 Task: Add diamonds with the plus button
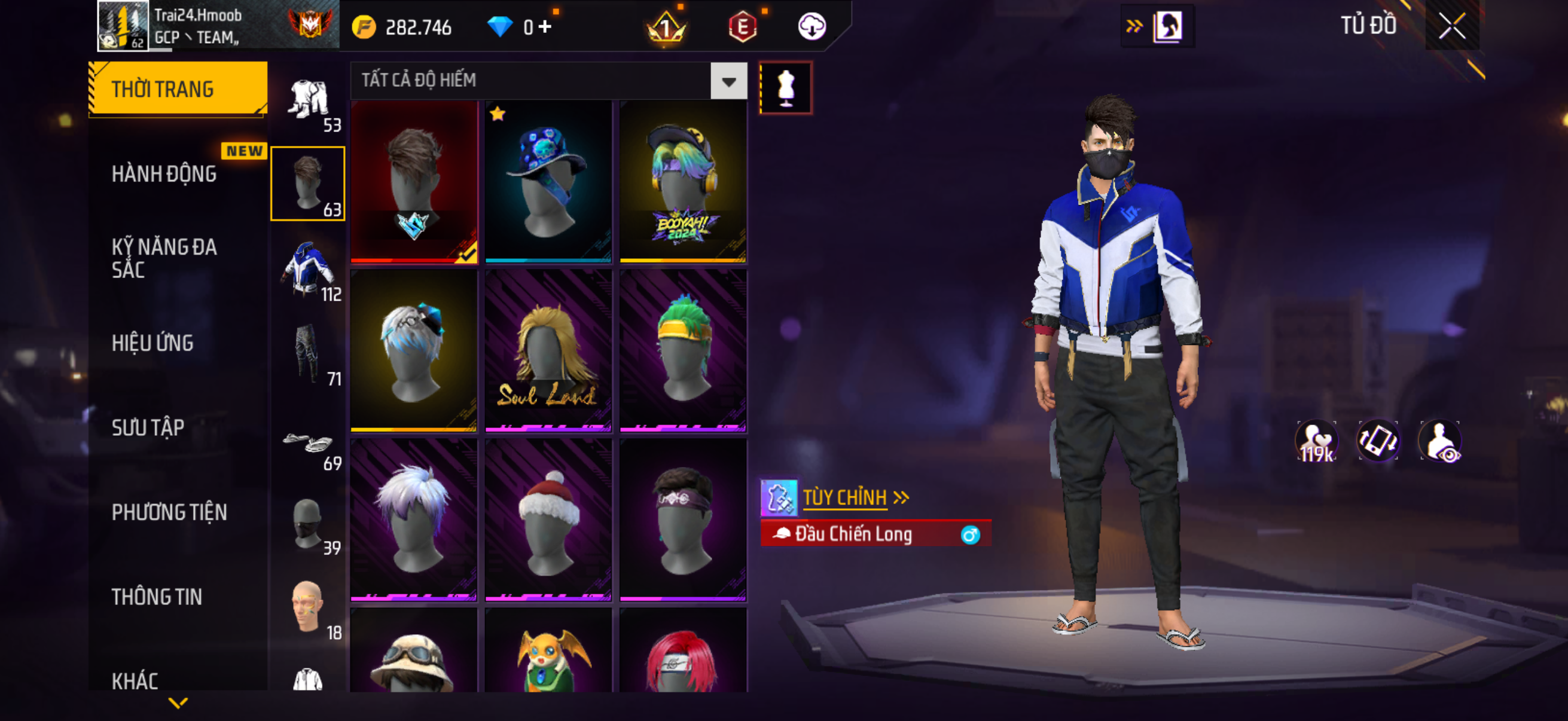tap(545, 27)
